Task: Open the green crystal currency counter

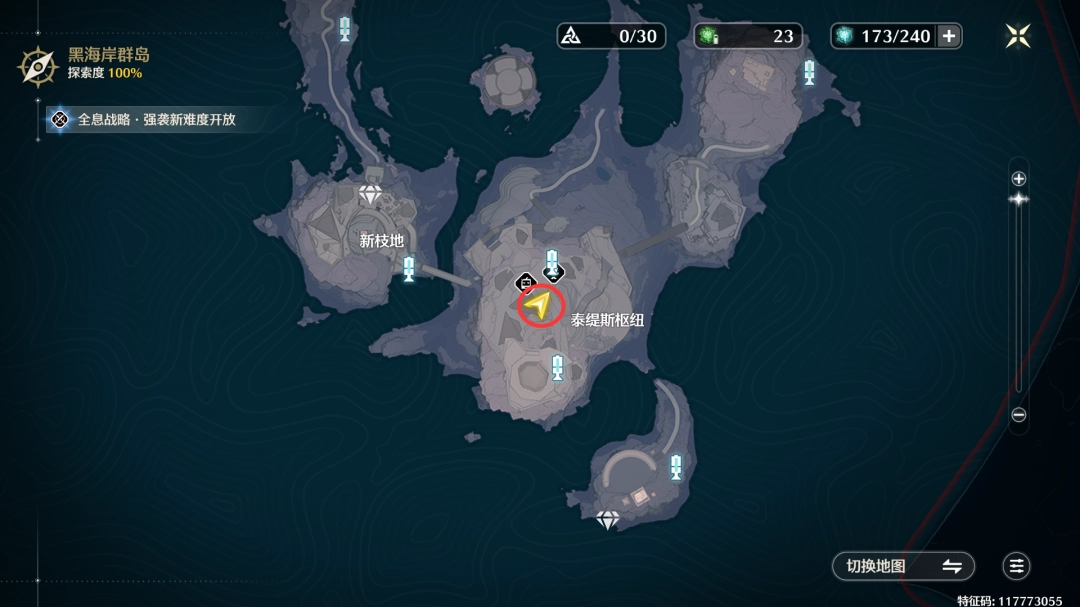Action: point(748,36)
